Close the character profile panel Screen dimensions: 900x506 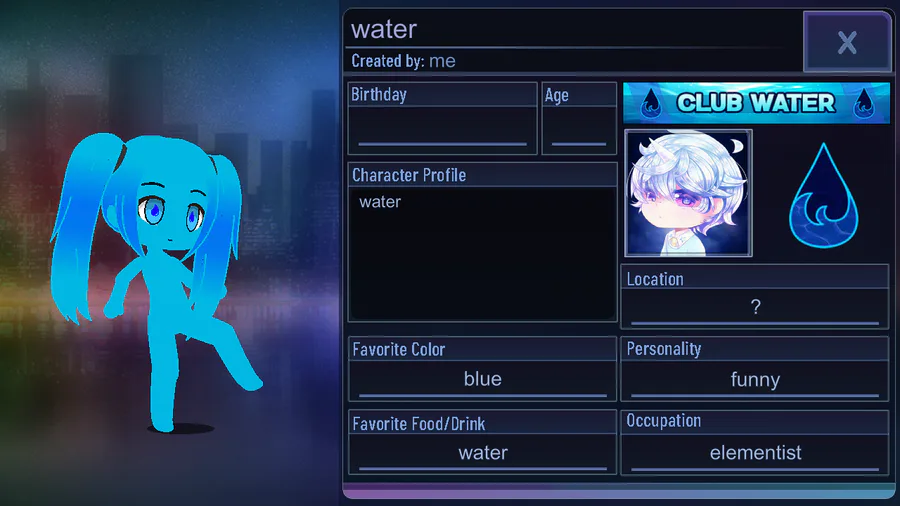847,42
